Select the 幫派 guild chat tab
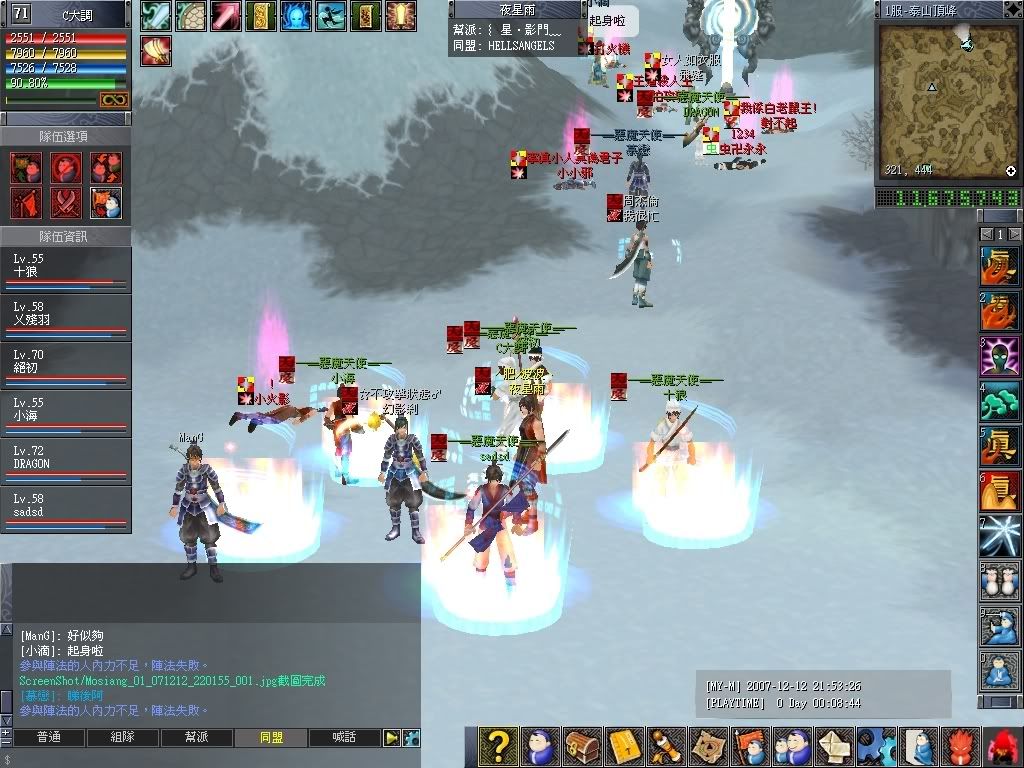This screenshot has height=768, width=1024. click(x=196, y=738)
